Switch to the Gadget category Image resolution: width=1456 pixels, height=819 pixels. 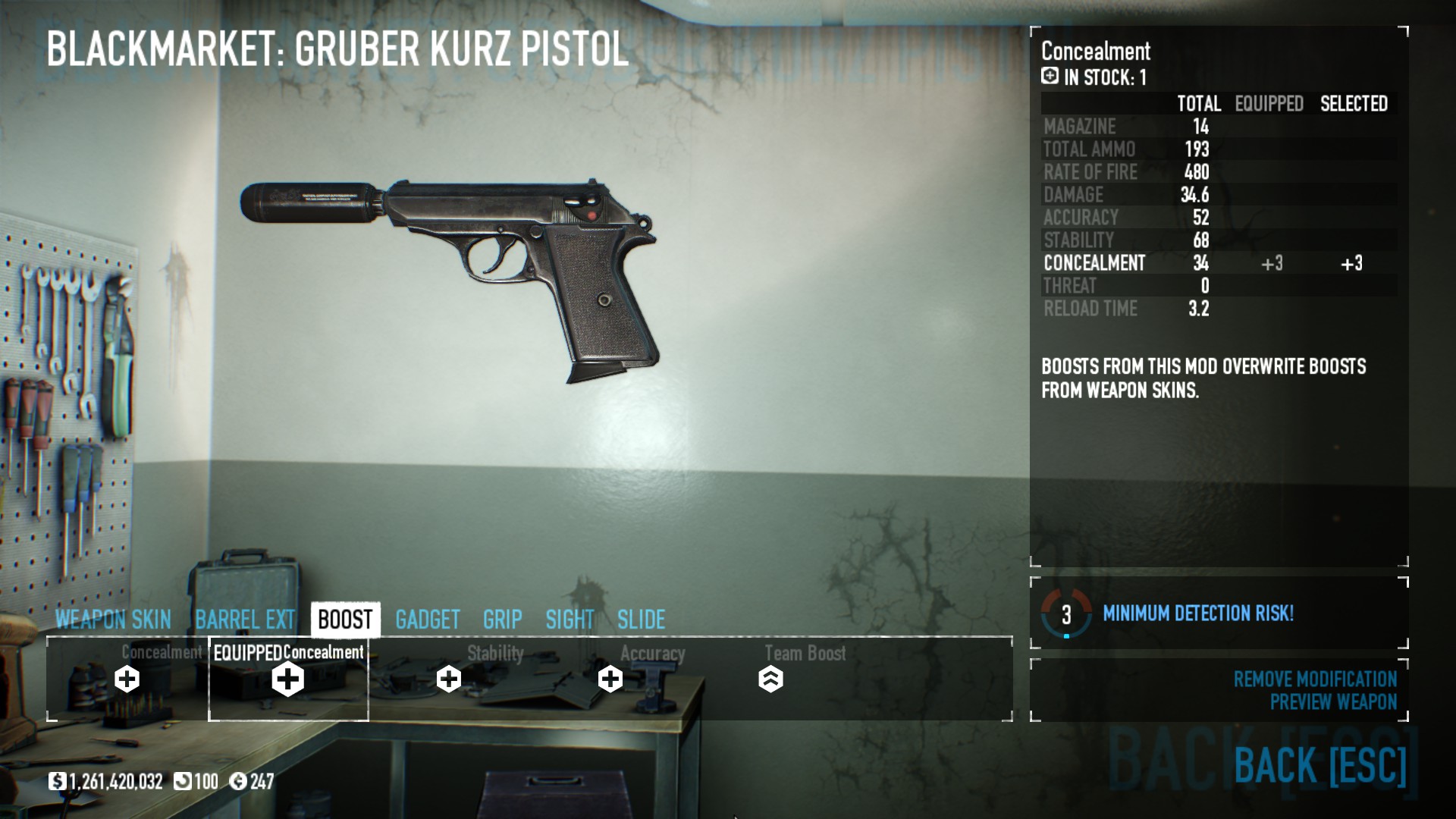(x=428, y=620)
